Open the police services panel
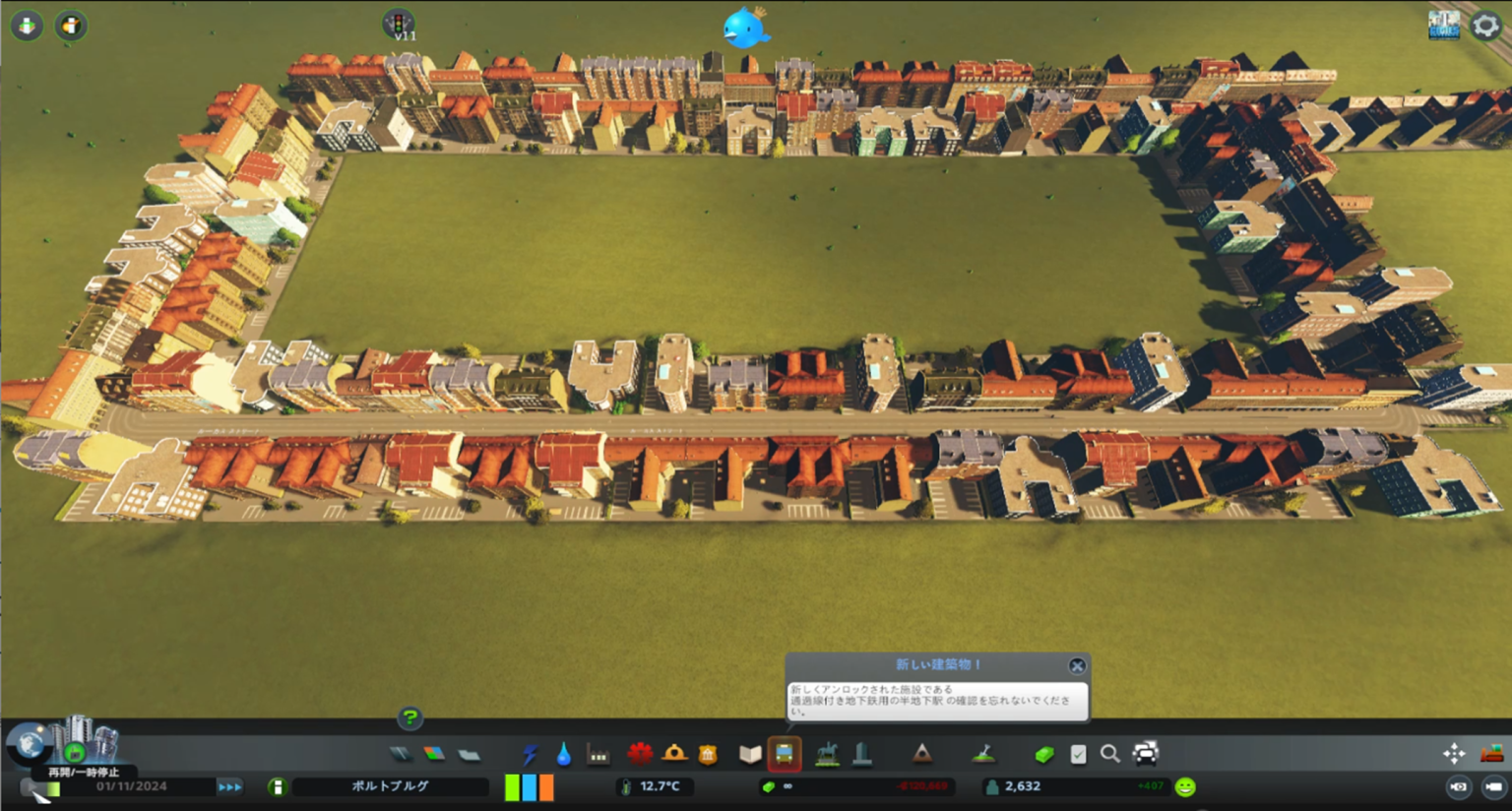1512x811 pixels. pyautogui.click(x=711, y=754)
